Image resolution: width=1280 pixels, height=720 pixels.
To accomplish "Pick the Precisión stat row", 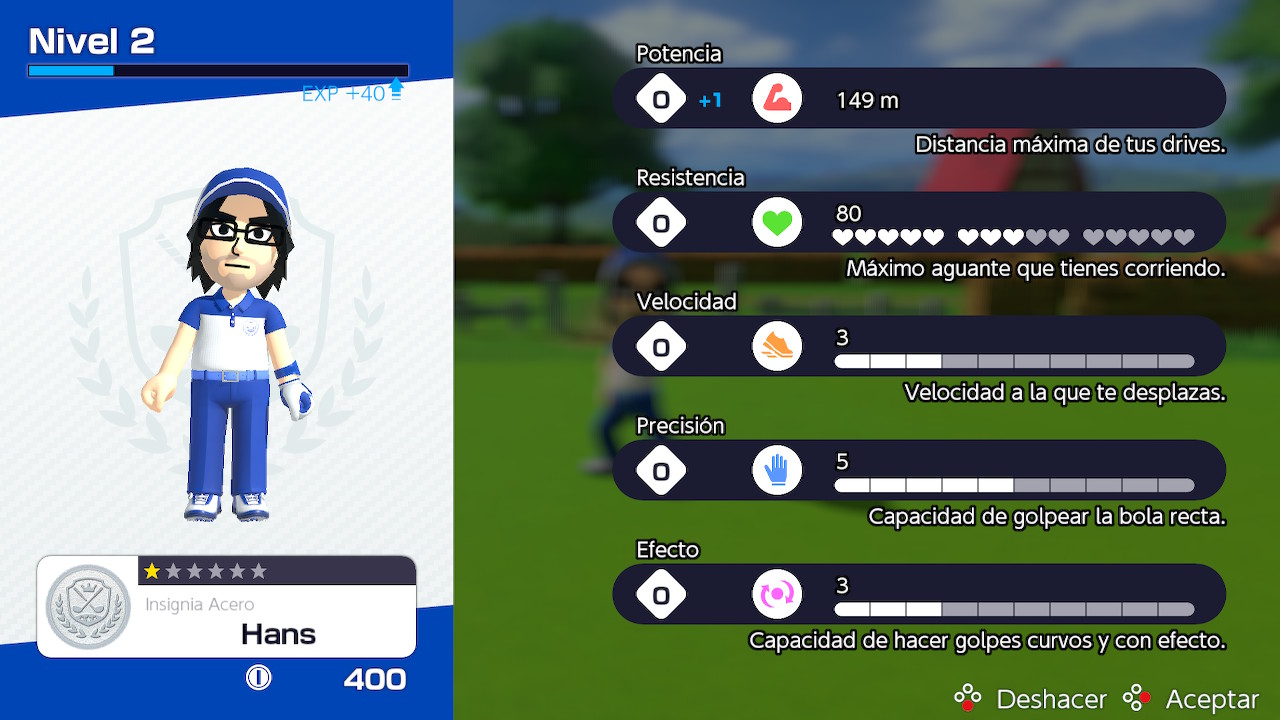I will 918,470.
